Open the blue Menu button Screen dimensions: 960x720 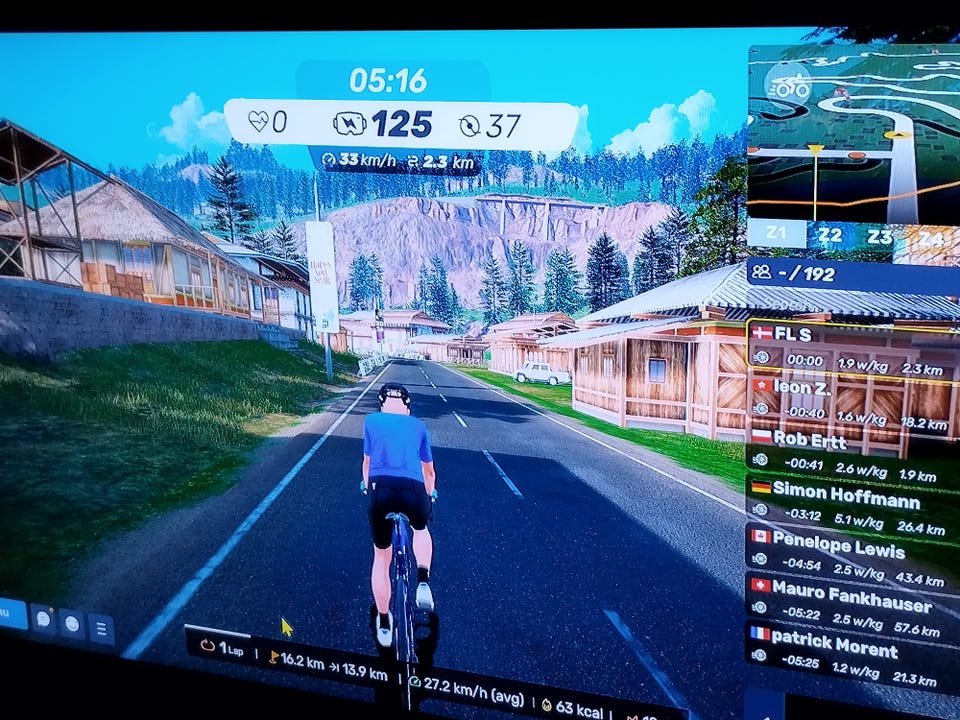click(x=10, y=614)
